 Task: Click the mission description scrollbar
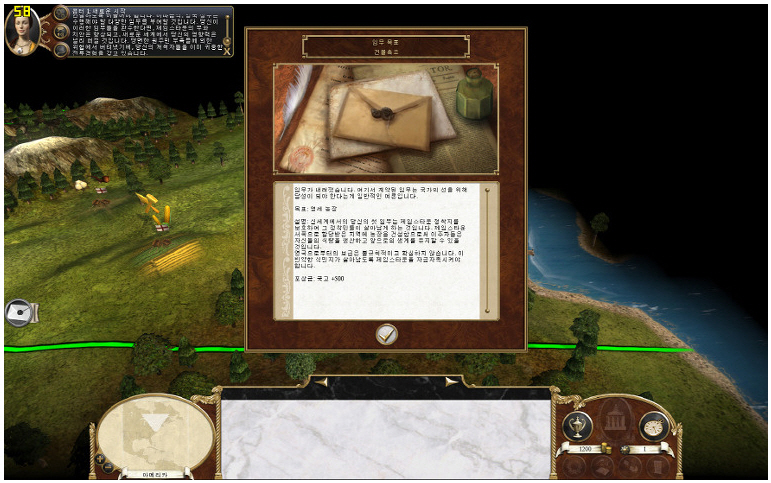[488, 248]
